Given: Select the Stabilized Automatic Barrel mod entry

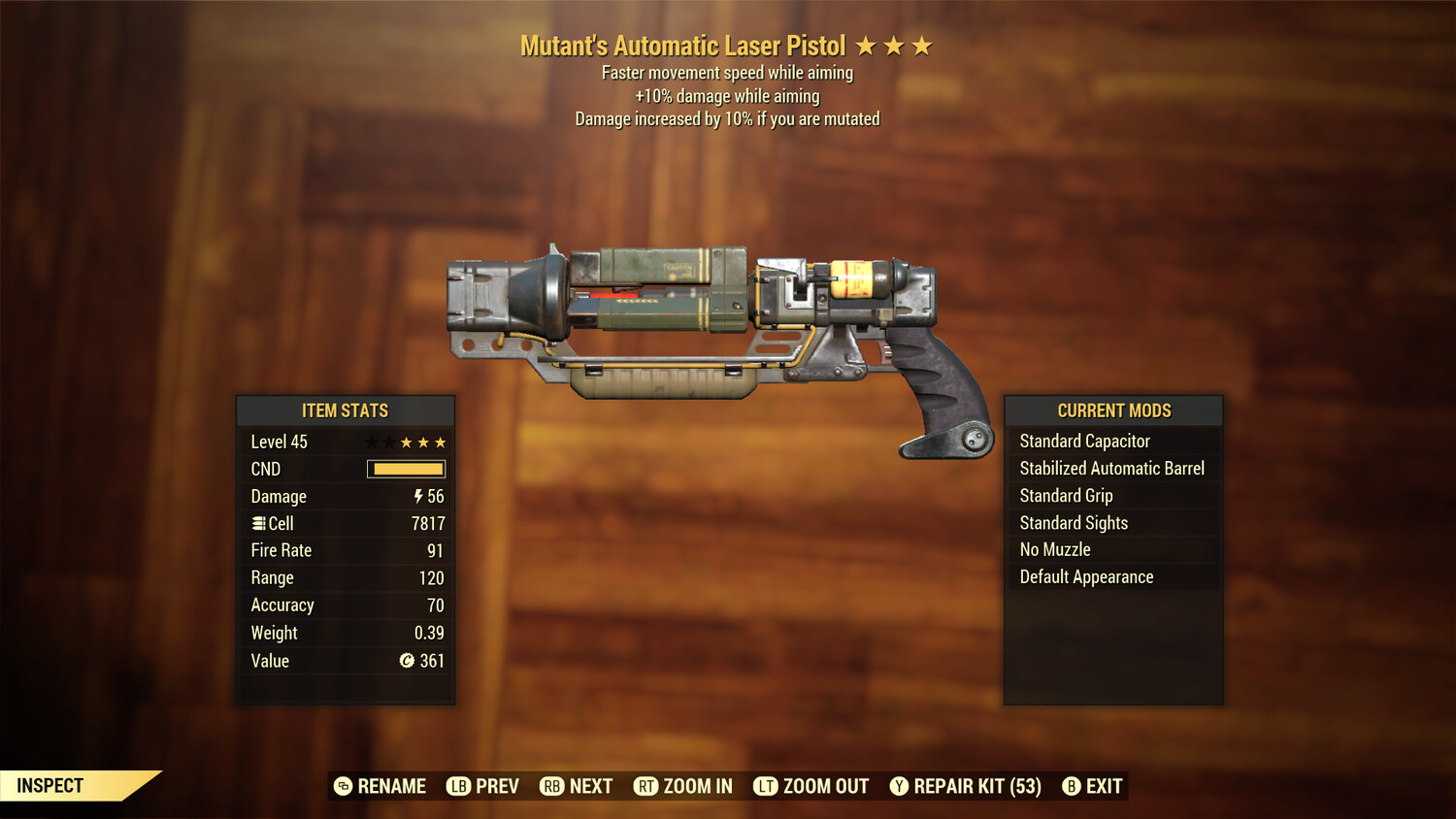Looking at the screenshot, I should coord(1112,468).
